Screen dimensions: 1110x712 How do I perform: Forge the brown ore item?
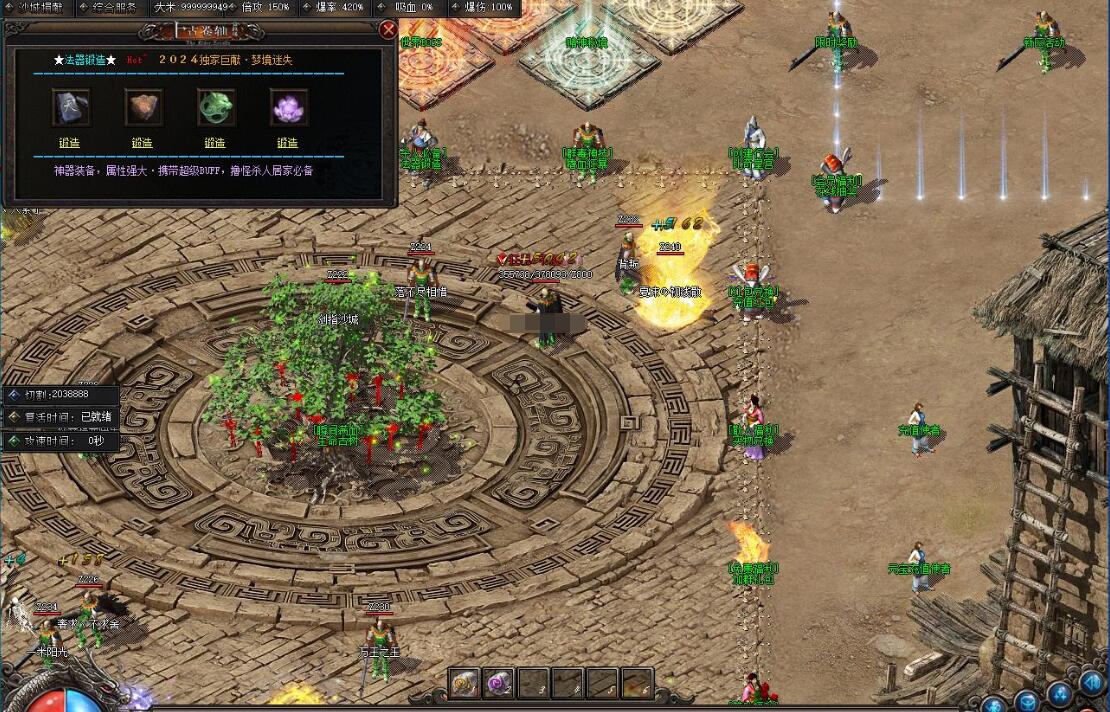tap(142, 143)
